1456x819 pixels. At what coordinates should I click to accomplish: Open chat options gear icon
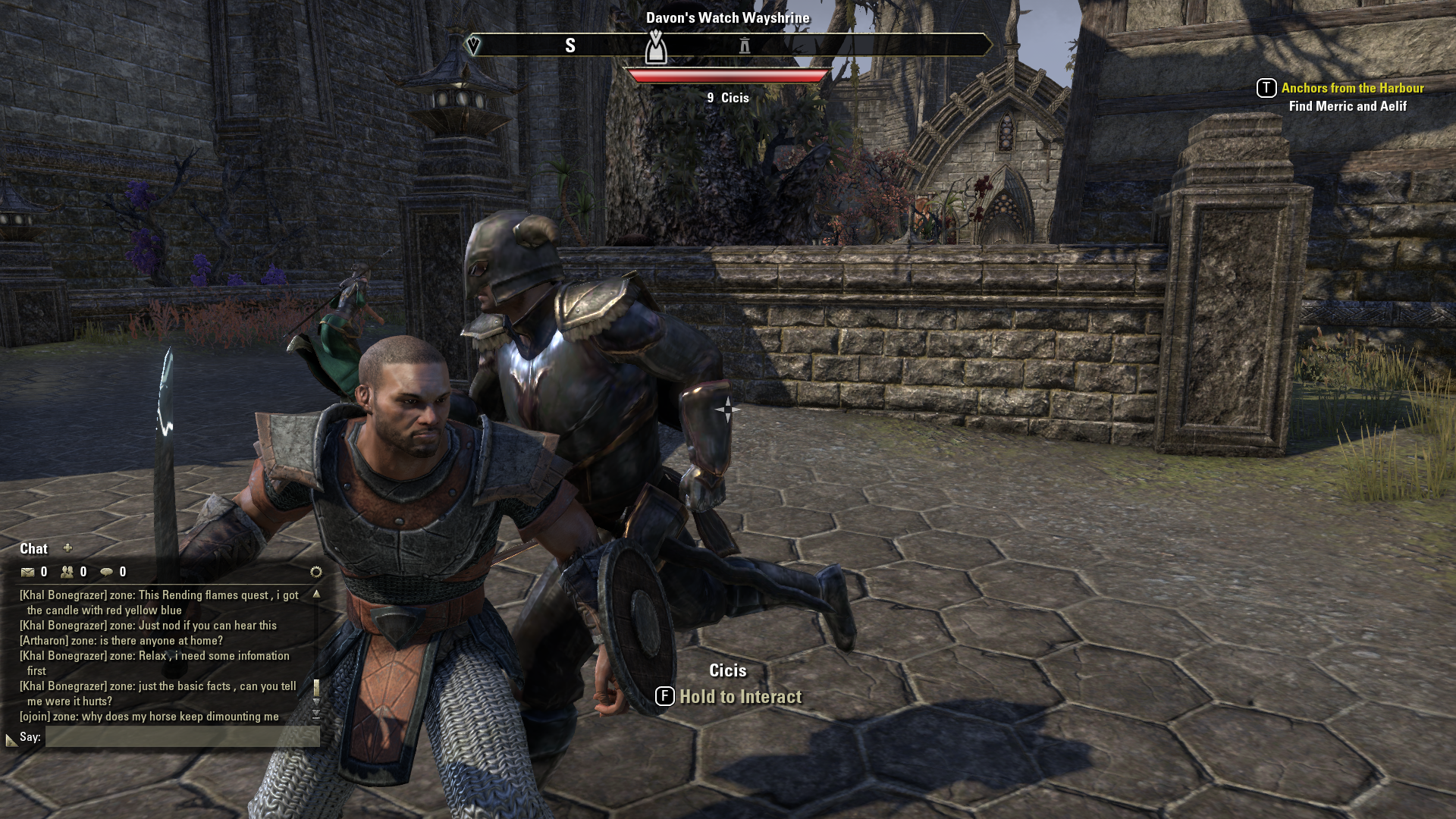tap(316, 572)
